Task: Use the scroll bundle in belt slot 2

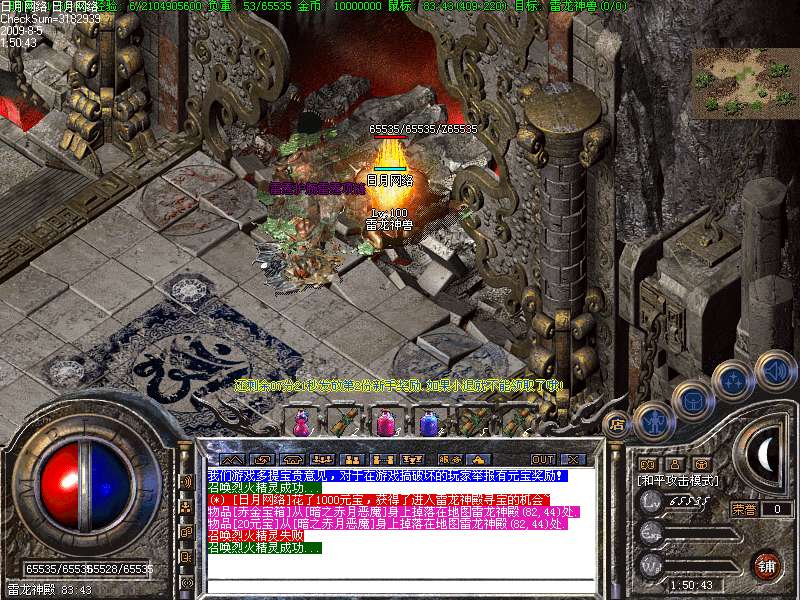Action: click(x=343, y=423)
